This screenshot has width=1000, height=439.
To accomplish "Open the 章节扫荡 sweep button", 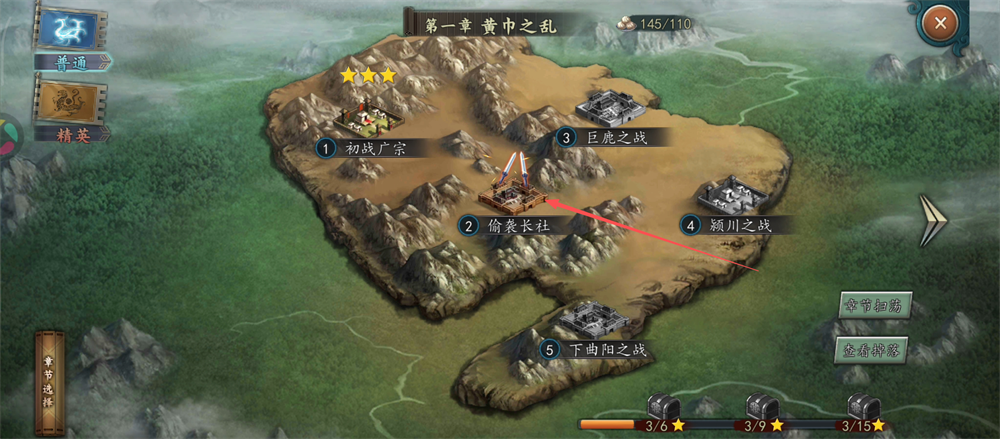I will (874, 306).
